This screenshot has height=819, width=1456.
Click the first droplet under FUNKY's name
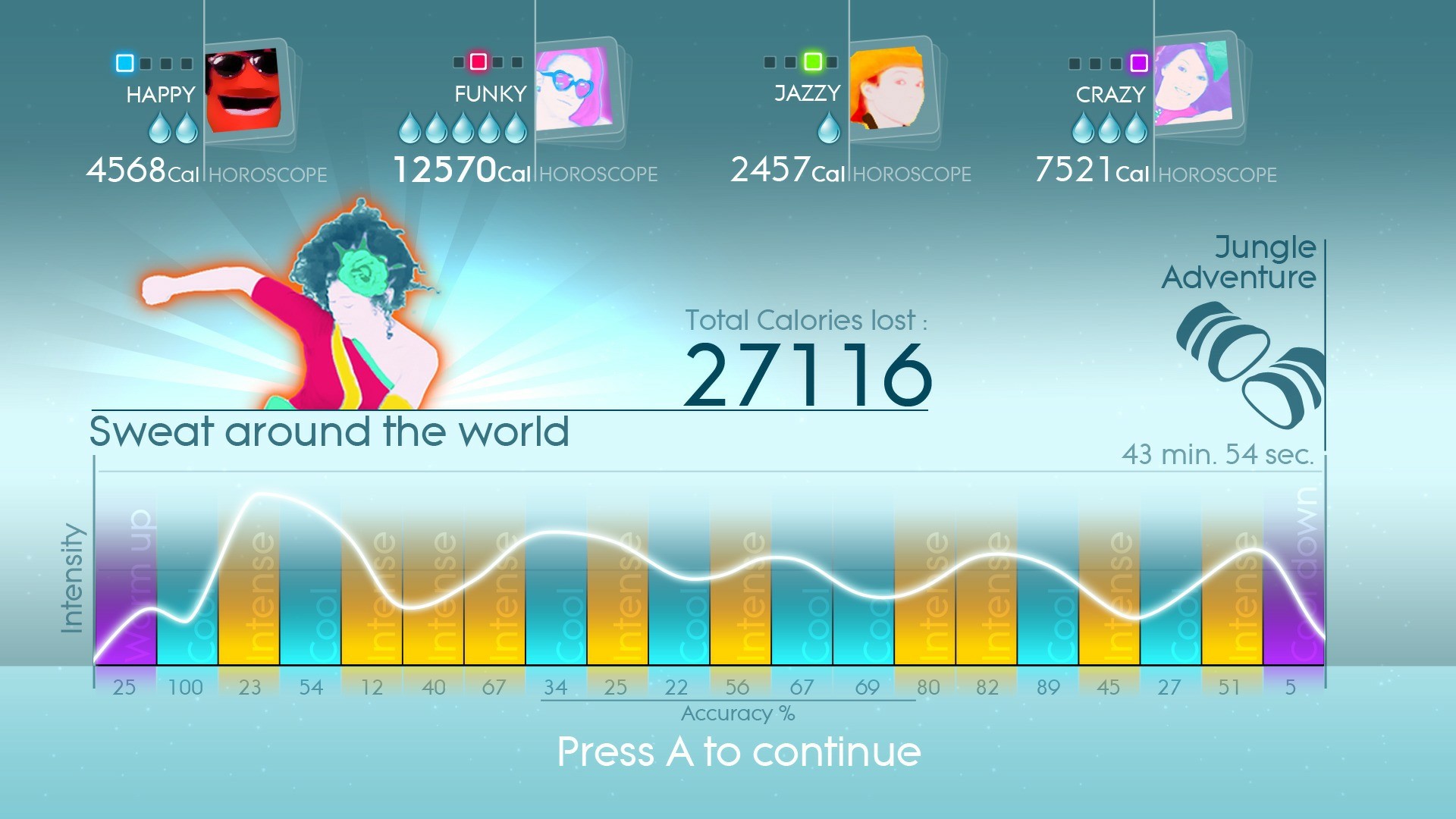pos(408,127)
